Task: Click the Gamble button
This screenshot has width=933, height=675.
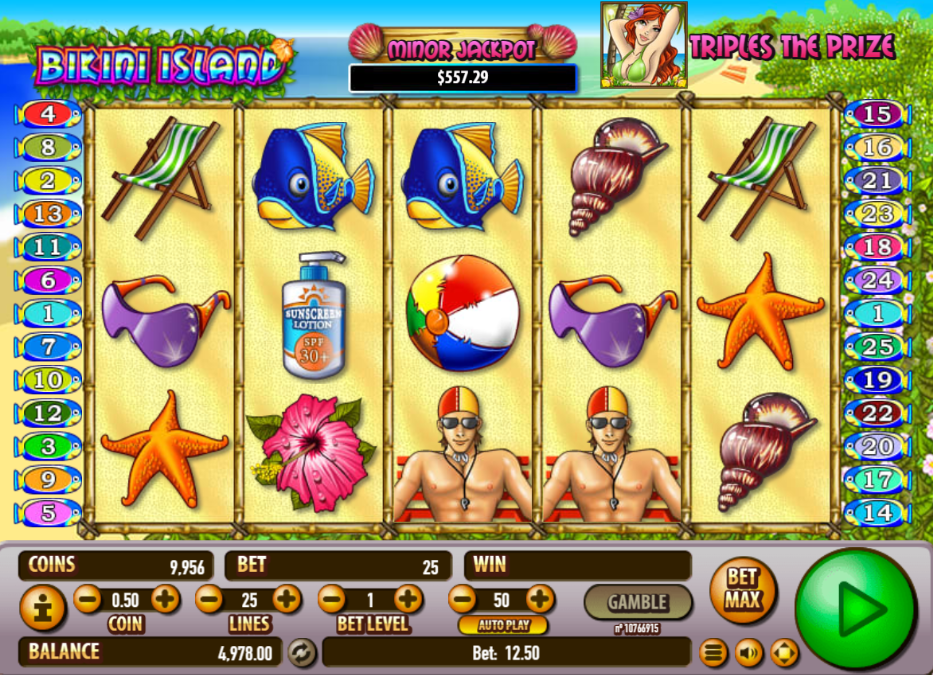Action: 637,602
